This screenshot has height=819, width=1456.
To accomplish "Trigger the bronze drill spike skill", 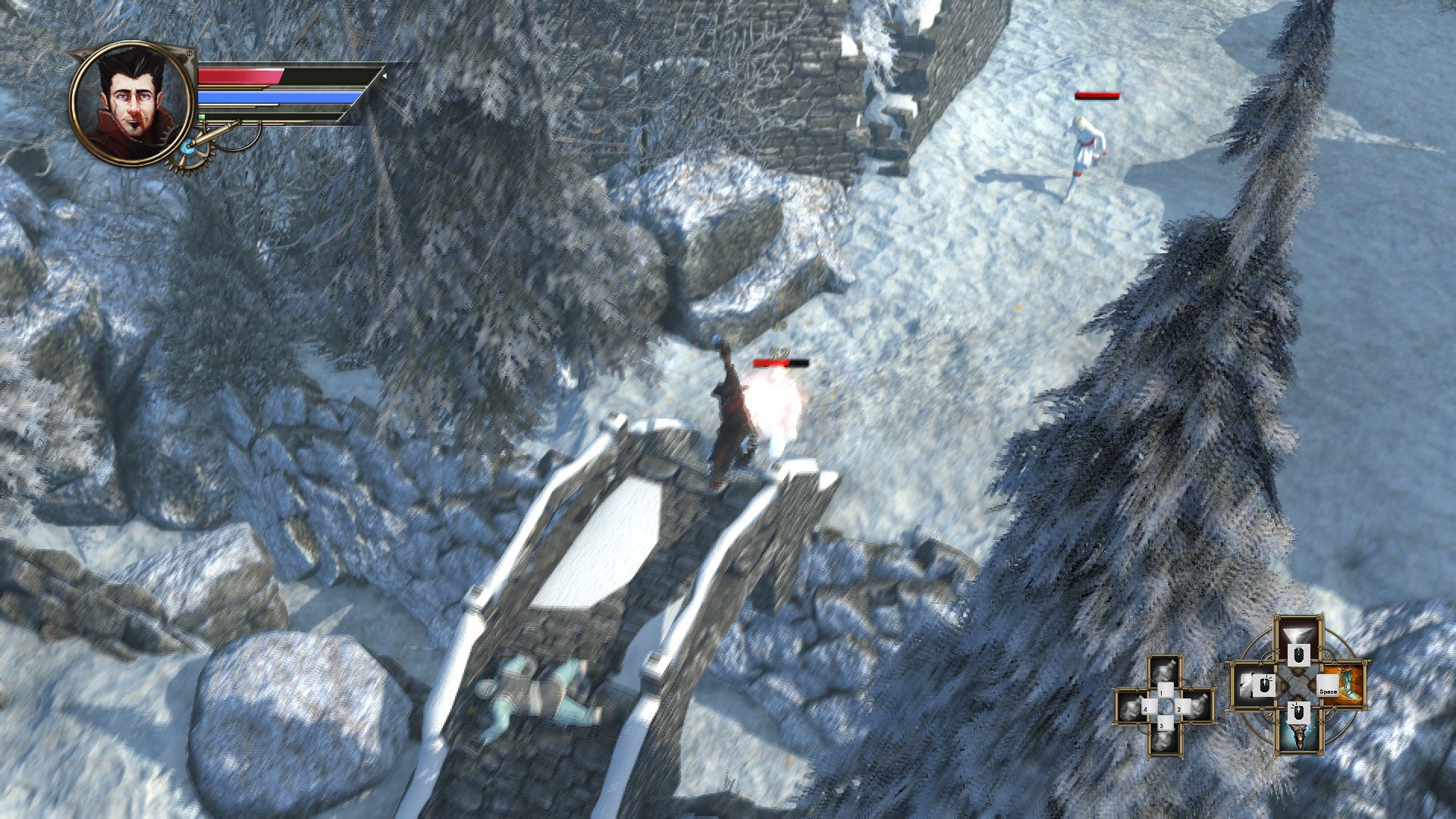I will pos(1300,734).
